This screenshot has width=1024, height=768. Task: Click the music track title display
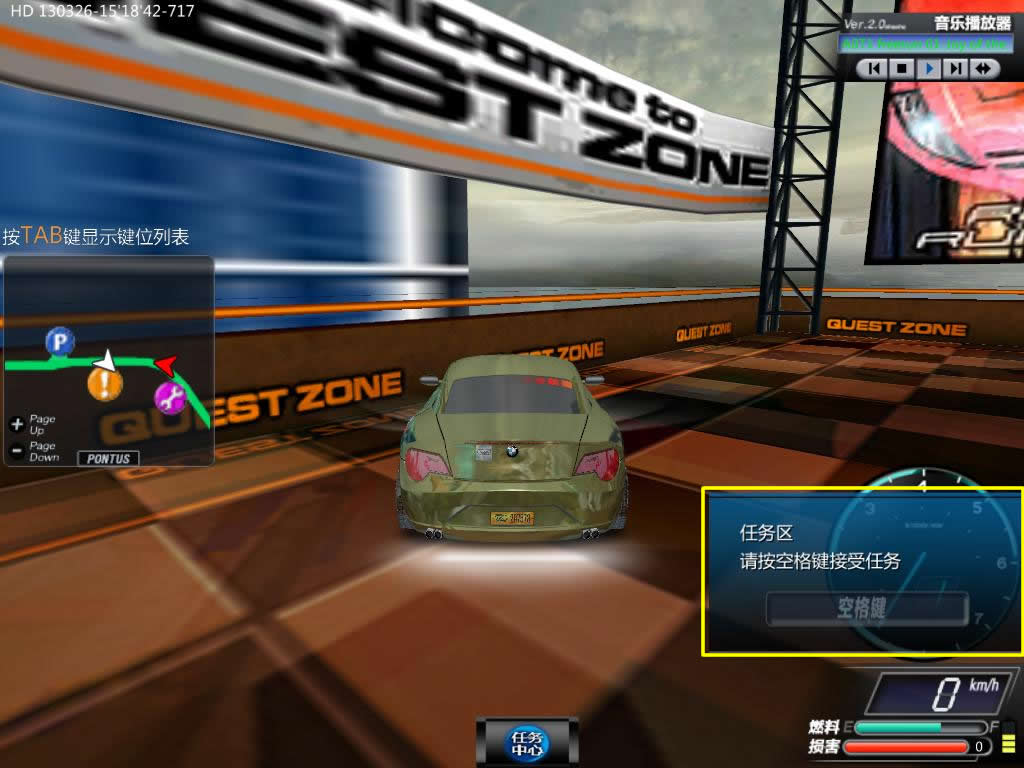(x=927, y=44)
